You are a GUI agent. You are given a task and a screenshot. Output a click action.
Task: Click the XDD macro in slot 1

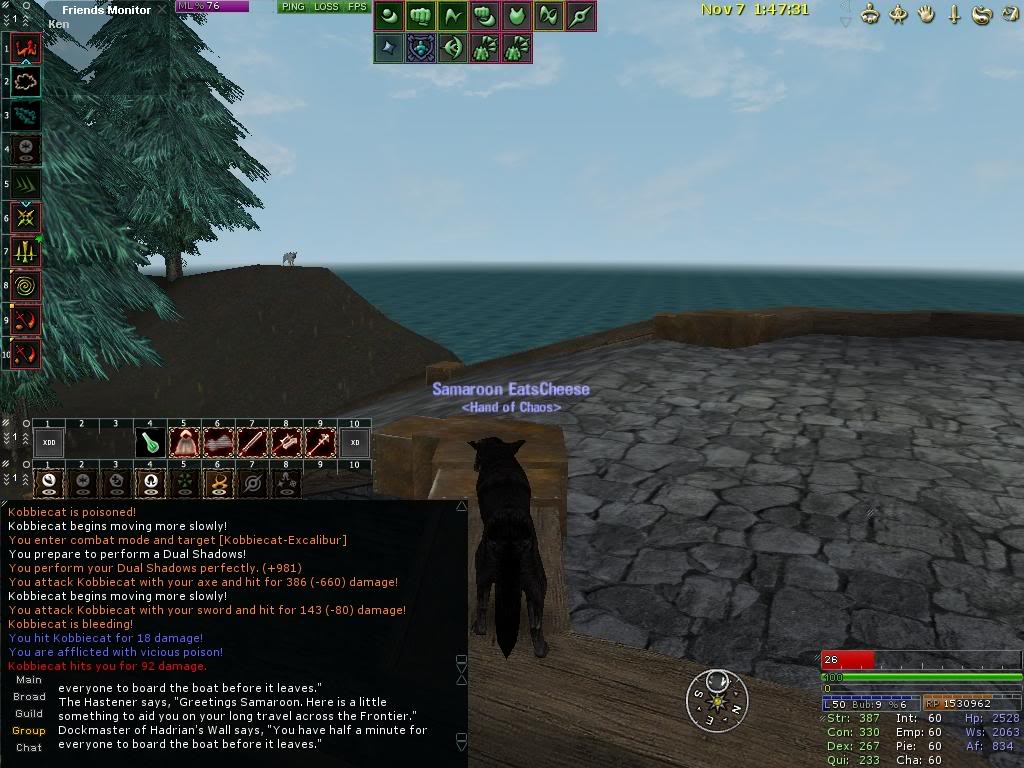point(48,443)
